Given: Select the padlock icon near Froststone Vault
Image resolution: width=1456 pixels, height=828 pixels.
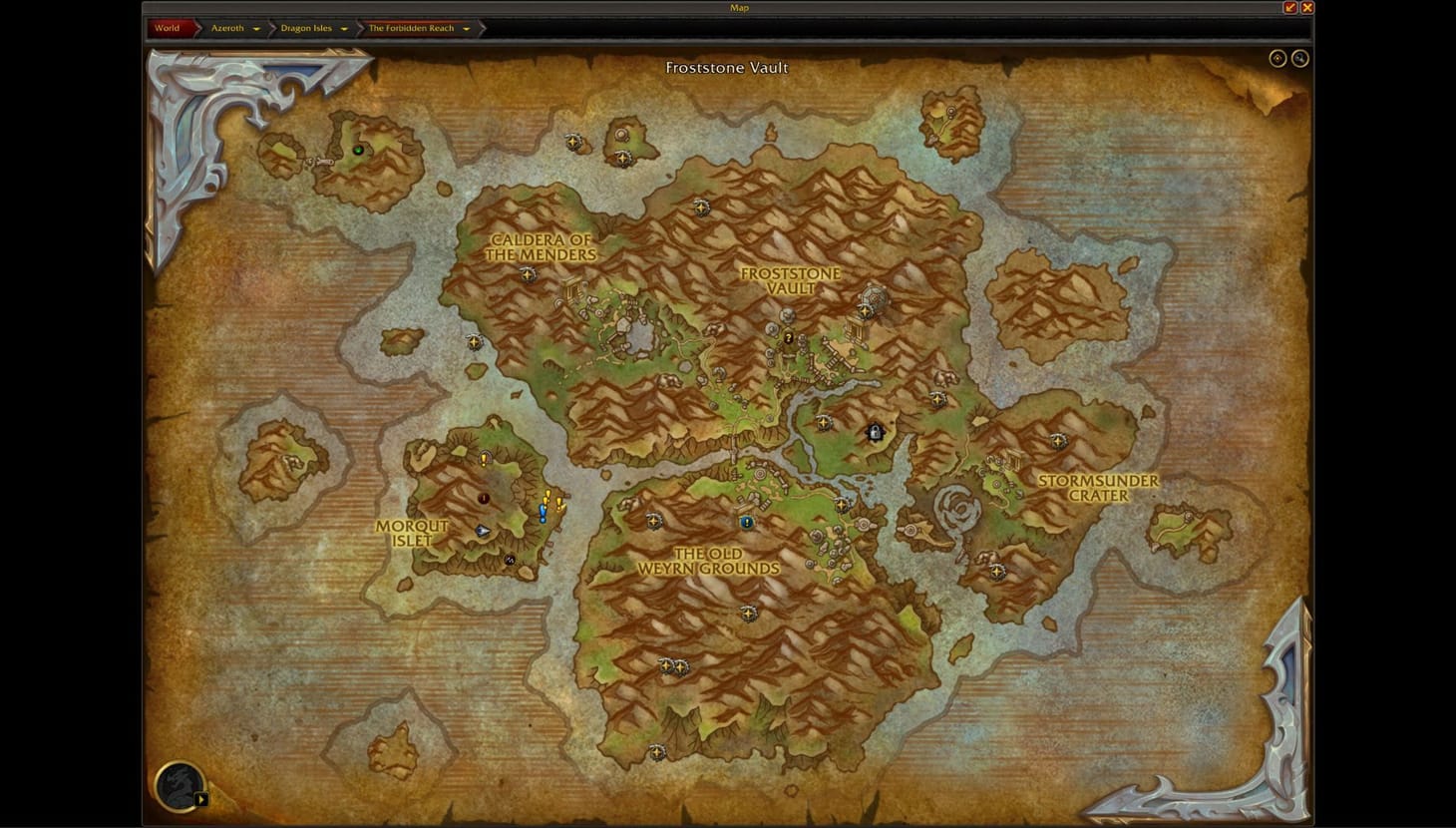Looking at the screenshot, I should pos(875,433).
